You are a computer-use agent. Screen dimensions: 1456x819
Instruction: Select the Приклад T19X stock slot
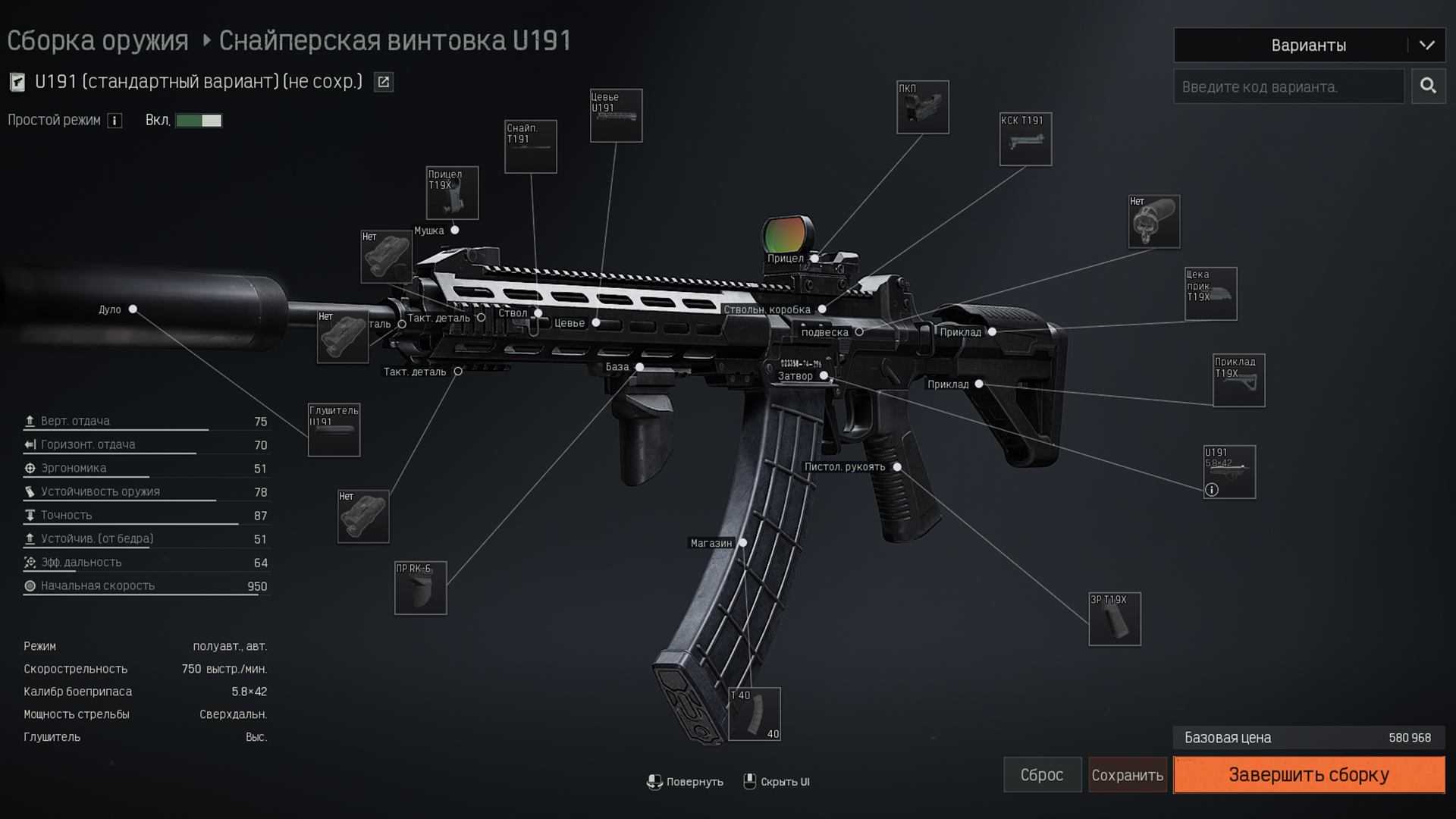[x=1238, y=381]
